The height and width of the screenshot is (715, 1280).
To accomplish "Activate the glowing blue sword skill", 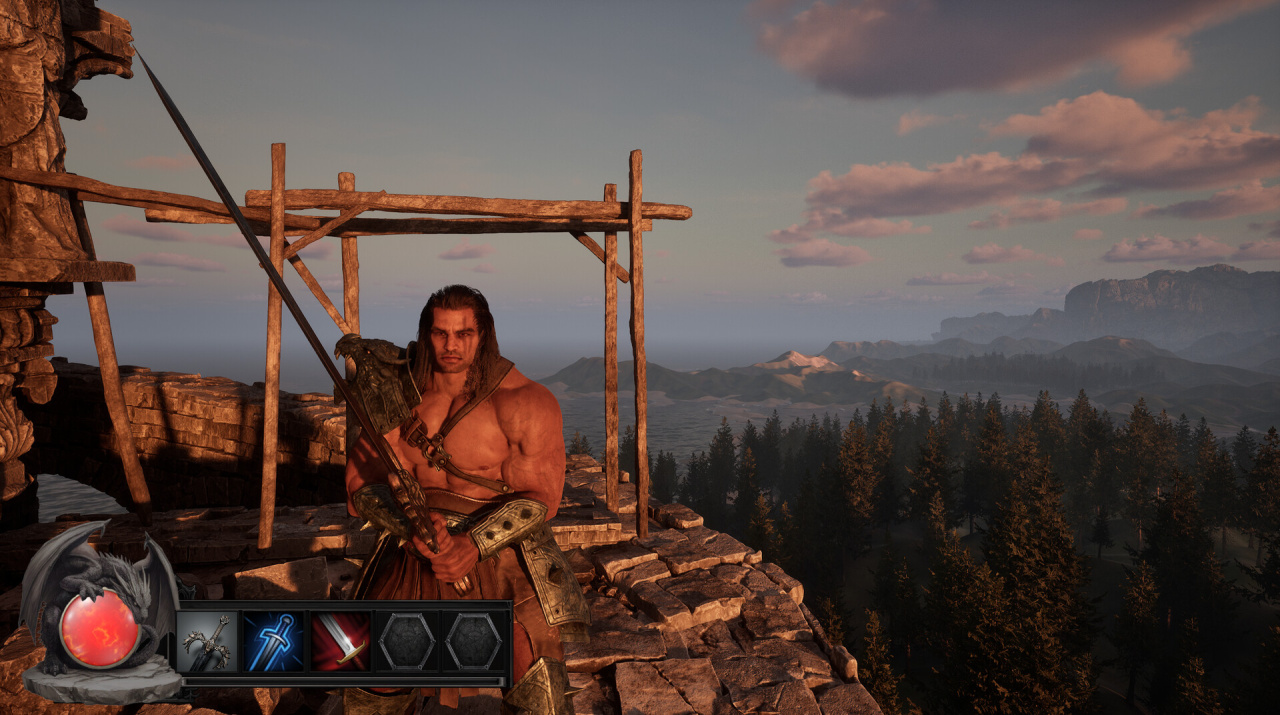I will [273, 642].
